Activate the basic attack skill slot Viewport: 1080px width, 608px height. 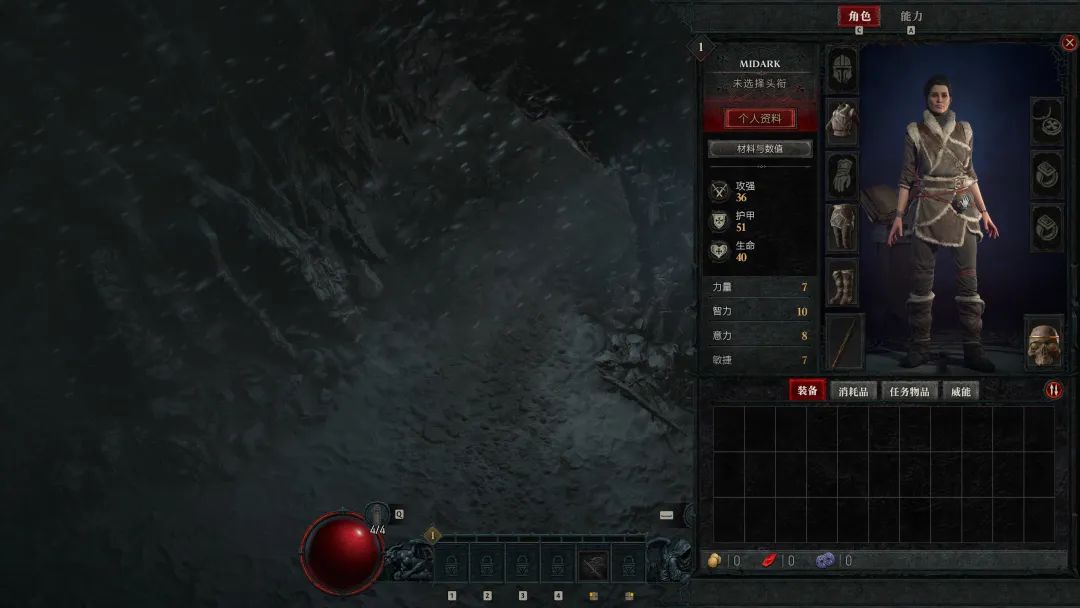(x=593, y=565)
